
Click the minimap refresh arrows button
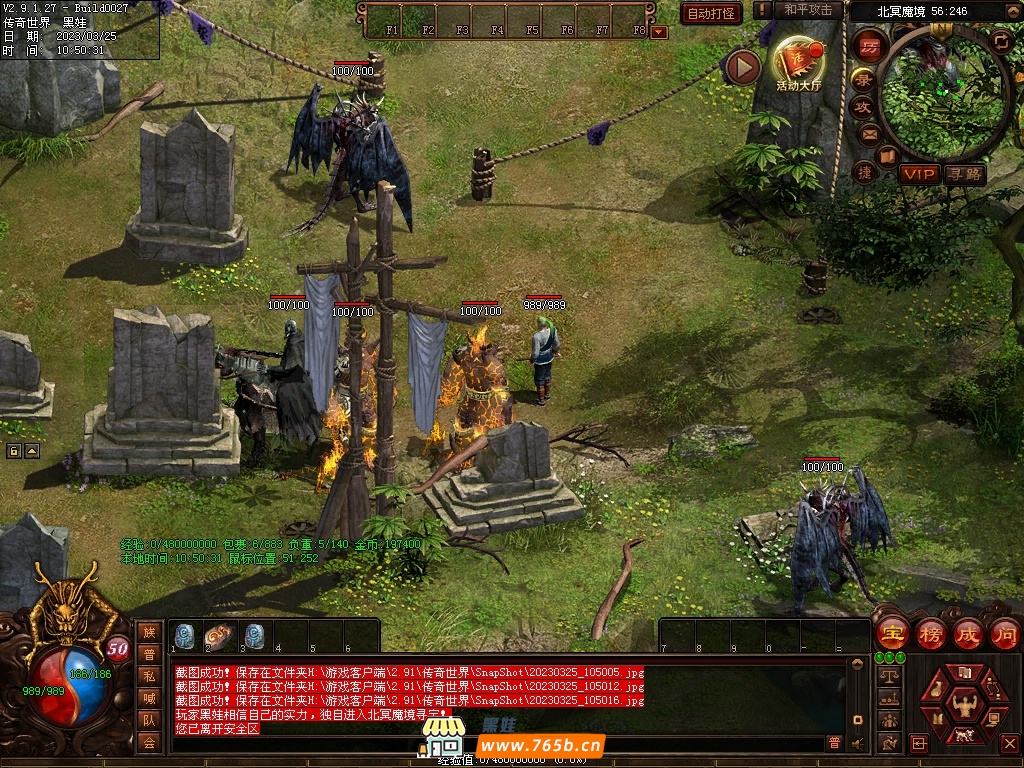coord(1001,40)
